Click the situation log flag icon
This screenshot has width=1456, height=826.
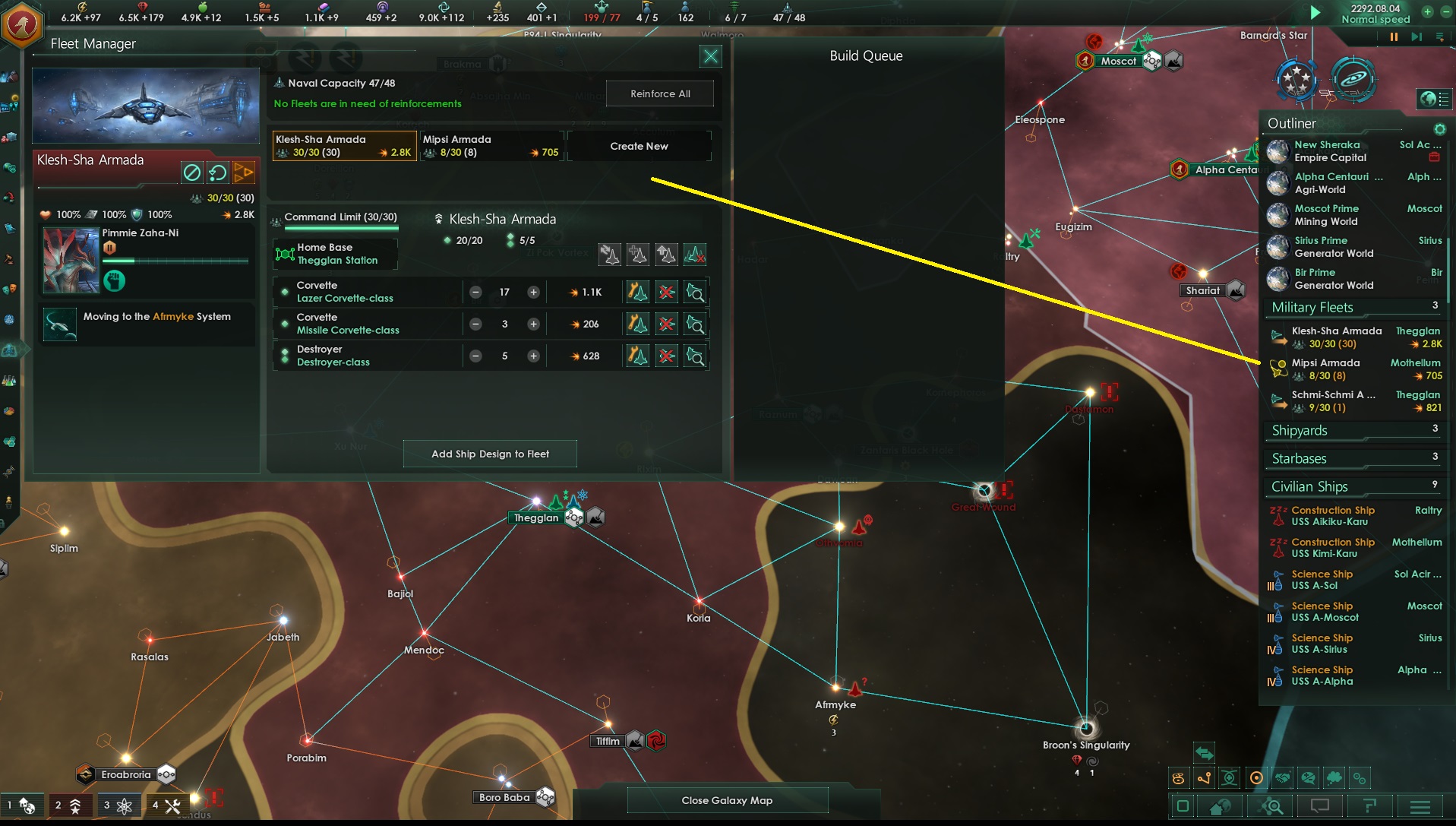(x=1370, y=806)
